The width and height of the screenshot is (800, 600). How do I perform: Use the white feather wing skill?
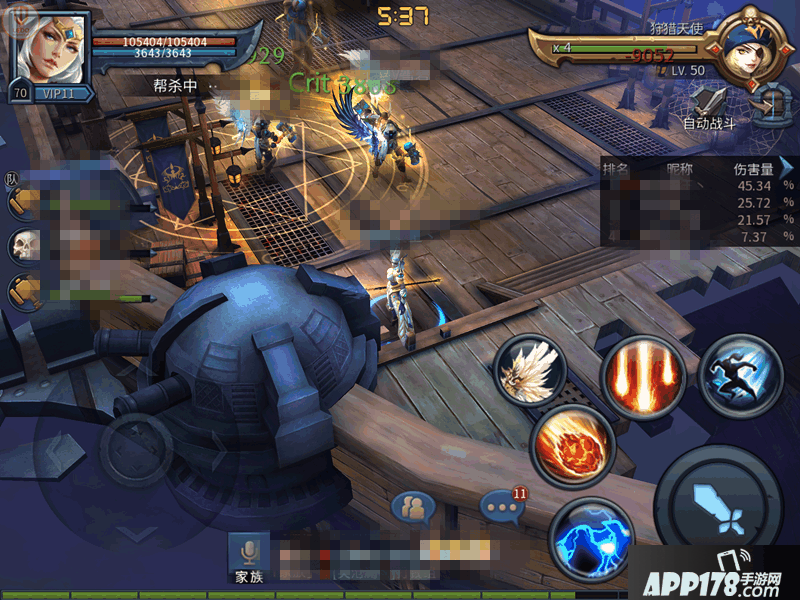pyautogui.click(x=530, y=371)
